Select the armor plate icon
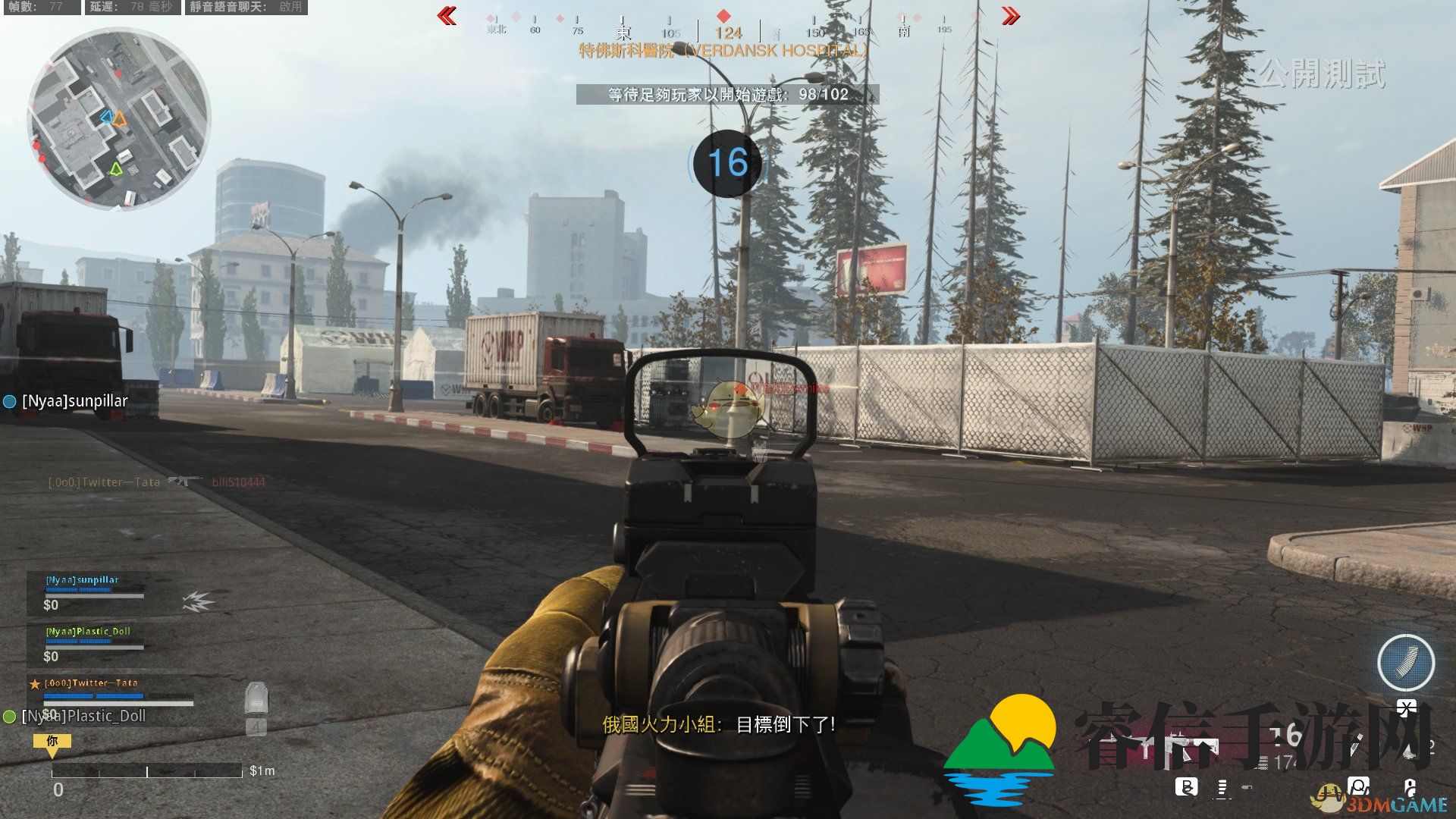 click(256, 698)
